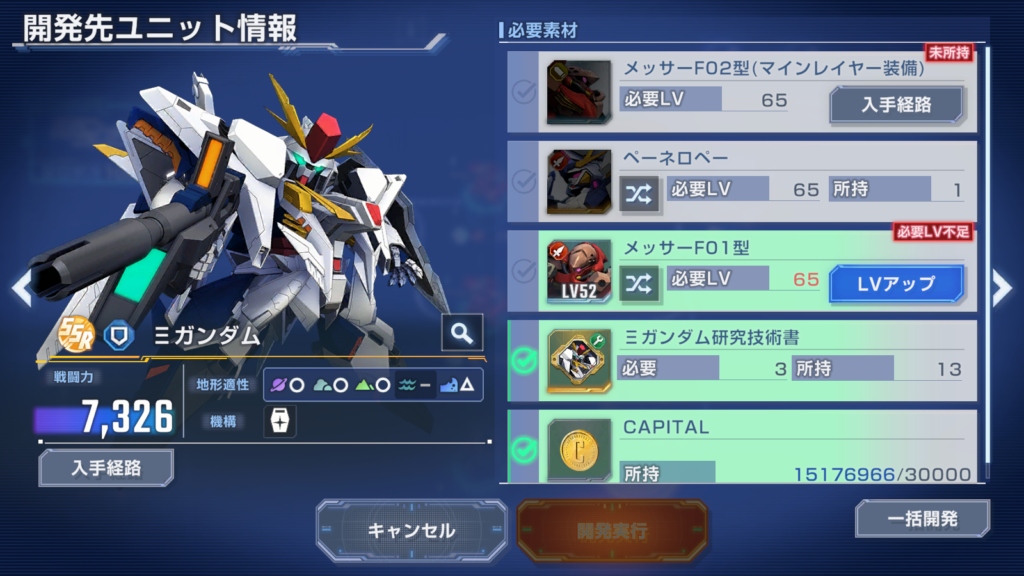The width and height of the screenshot is (1024, 576).
Task: Select the Ξガンダム研究技術書 item icon
Action: tap(579, 361)
